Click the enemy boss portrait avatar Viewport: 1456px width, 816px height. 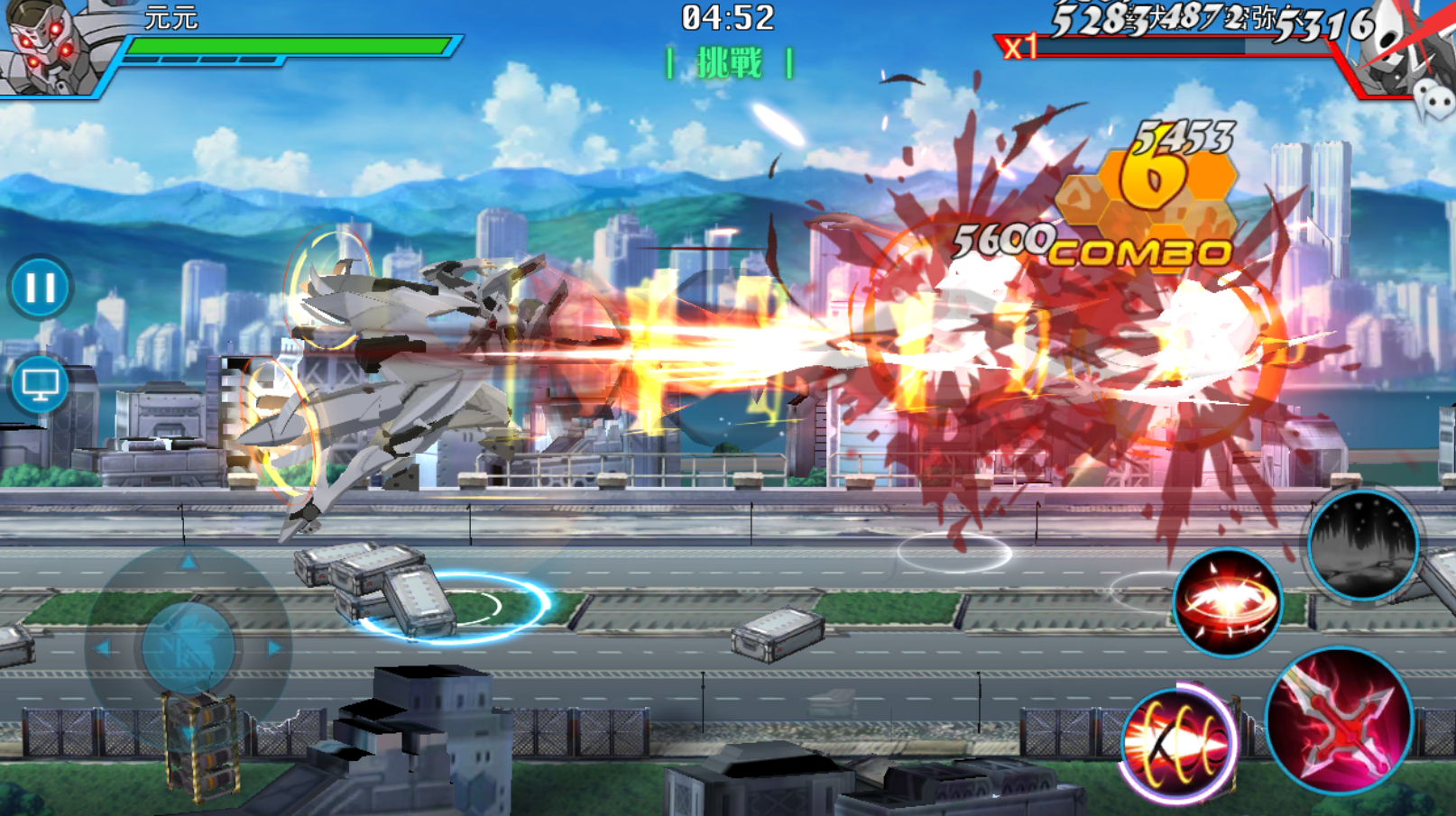1407,50
